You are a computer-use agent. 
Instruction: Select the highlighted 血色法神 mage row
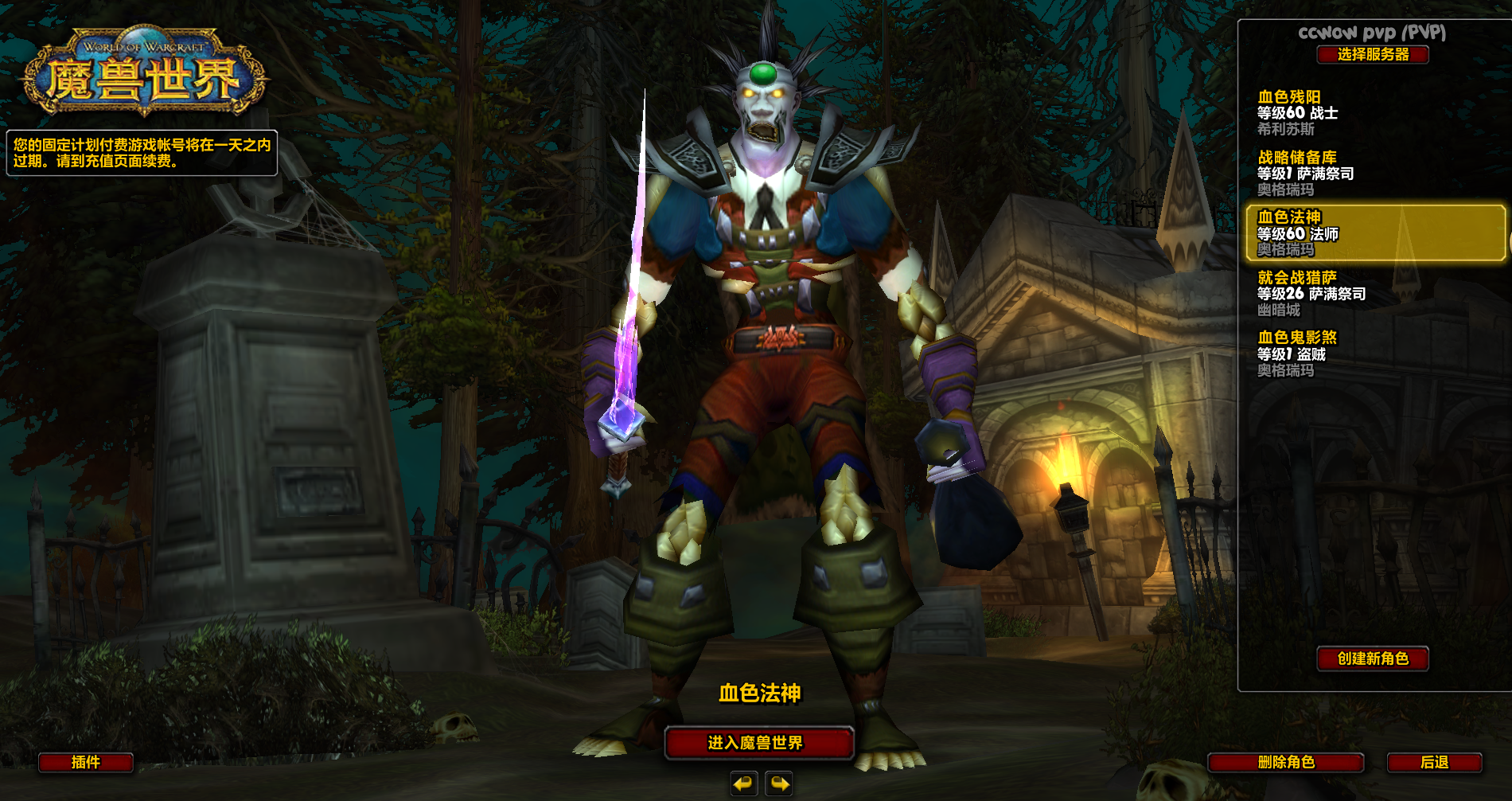1375,232
